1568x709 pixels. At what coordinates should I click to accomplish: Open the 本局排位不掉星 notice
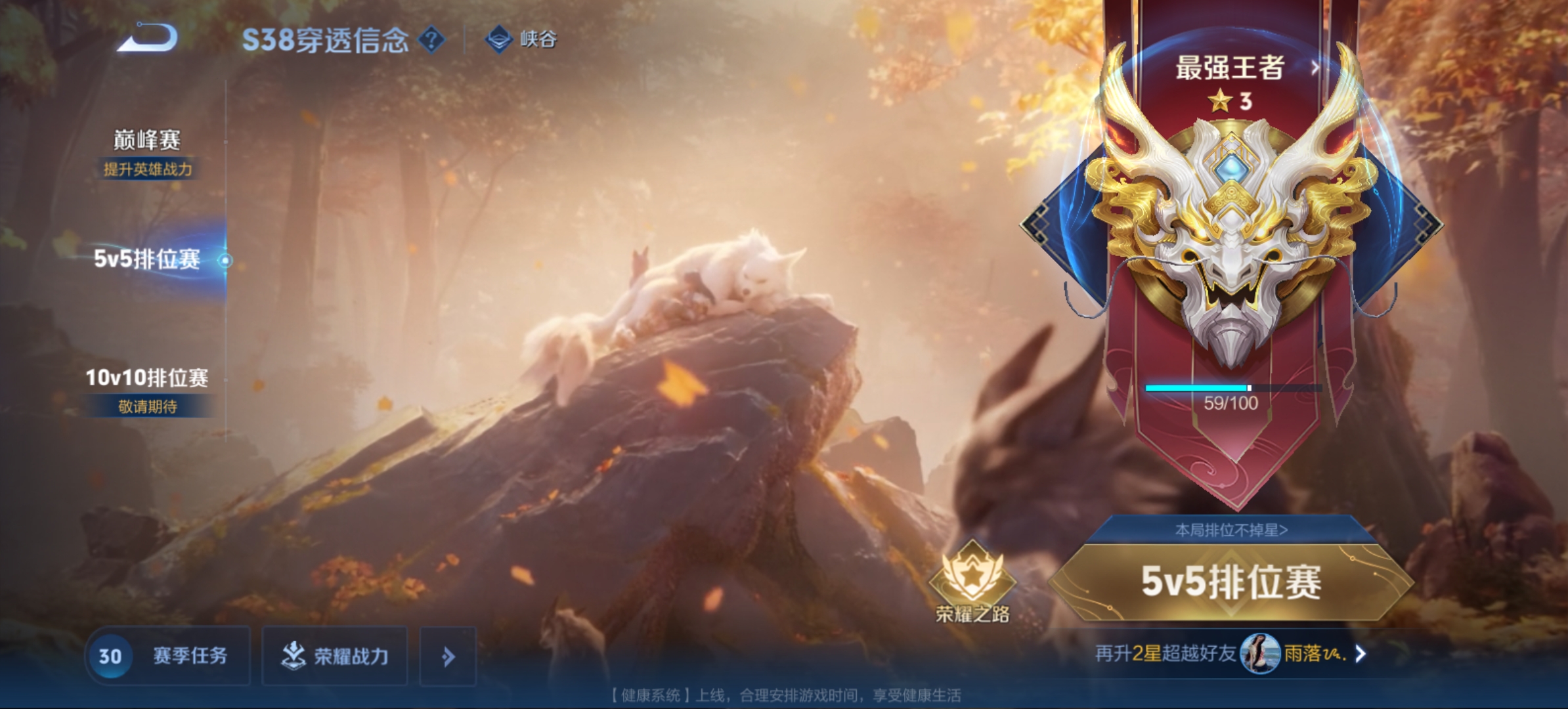tap(1230, 530)
